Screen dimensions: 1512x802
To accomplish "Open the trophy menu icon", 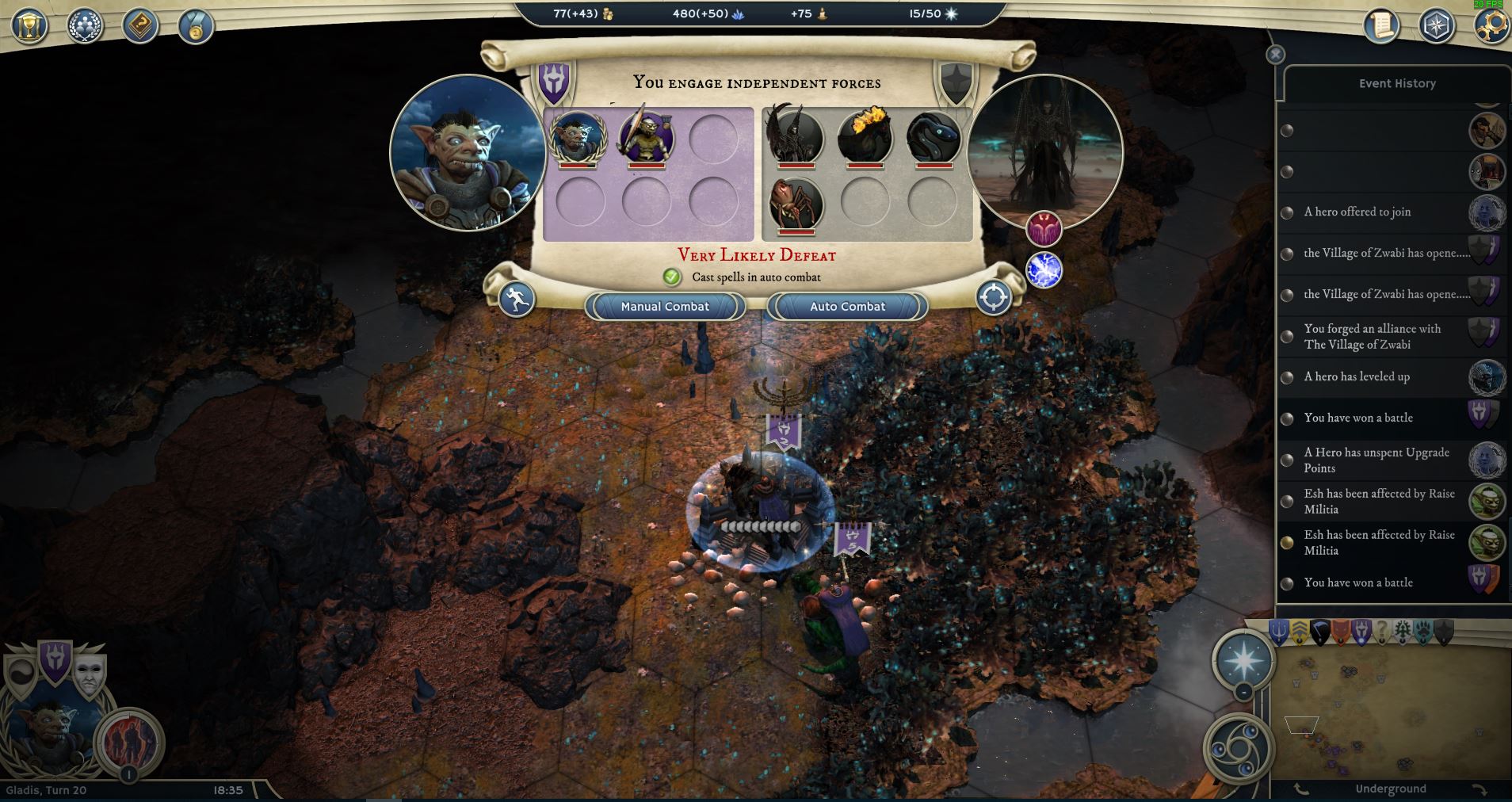I will click(x=29, y=25).
